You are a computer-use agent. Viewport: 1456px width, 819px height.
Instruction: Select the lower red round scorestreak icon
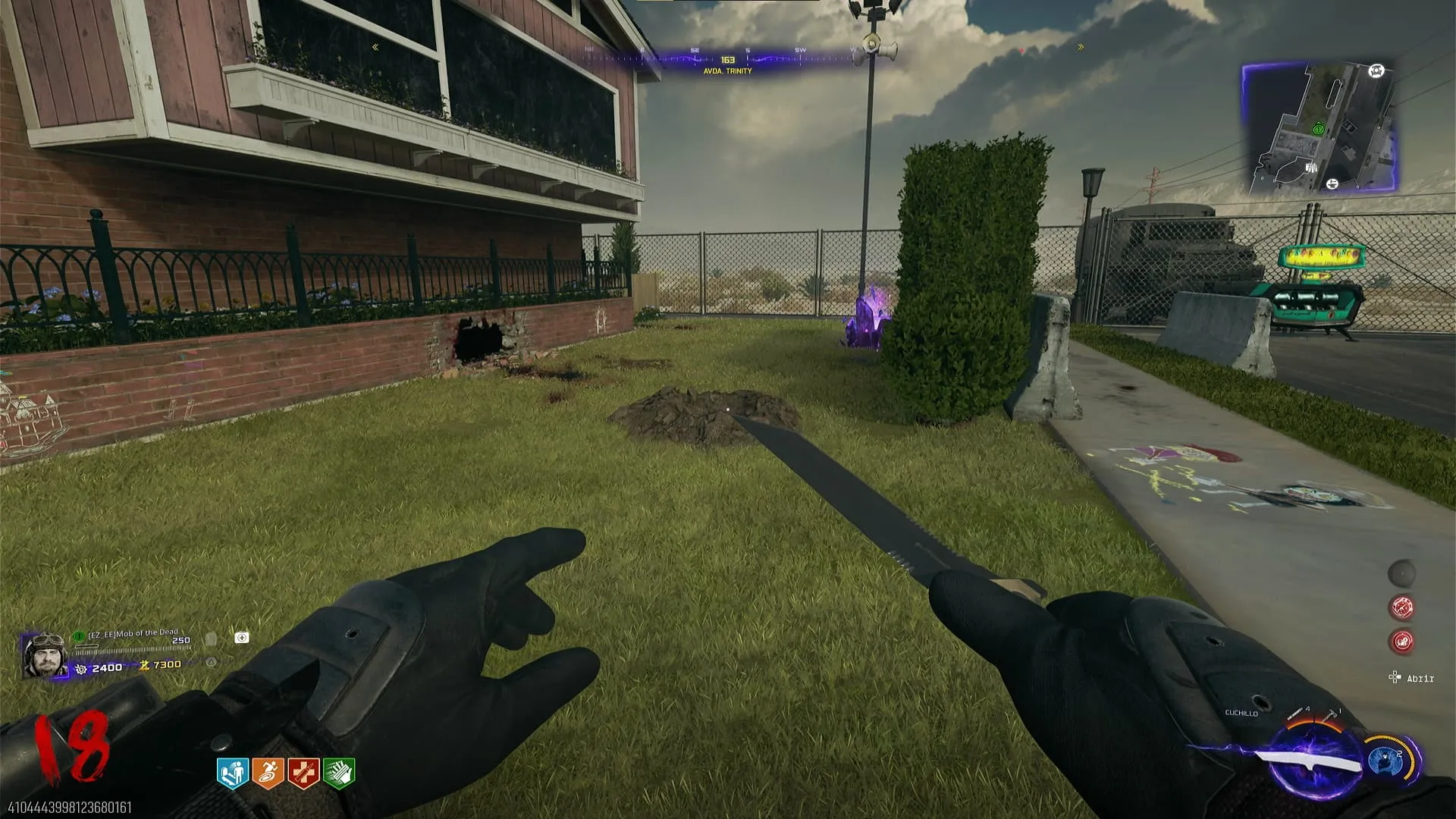click(x=1402, y=642)
